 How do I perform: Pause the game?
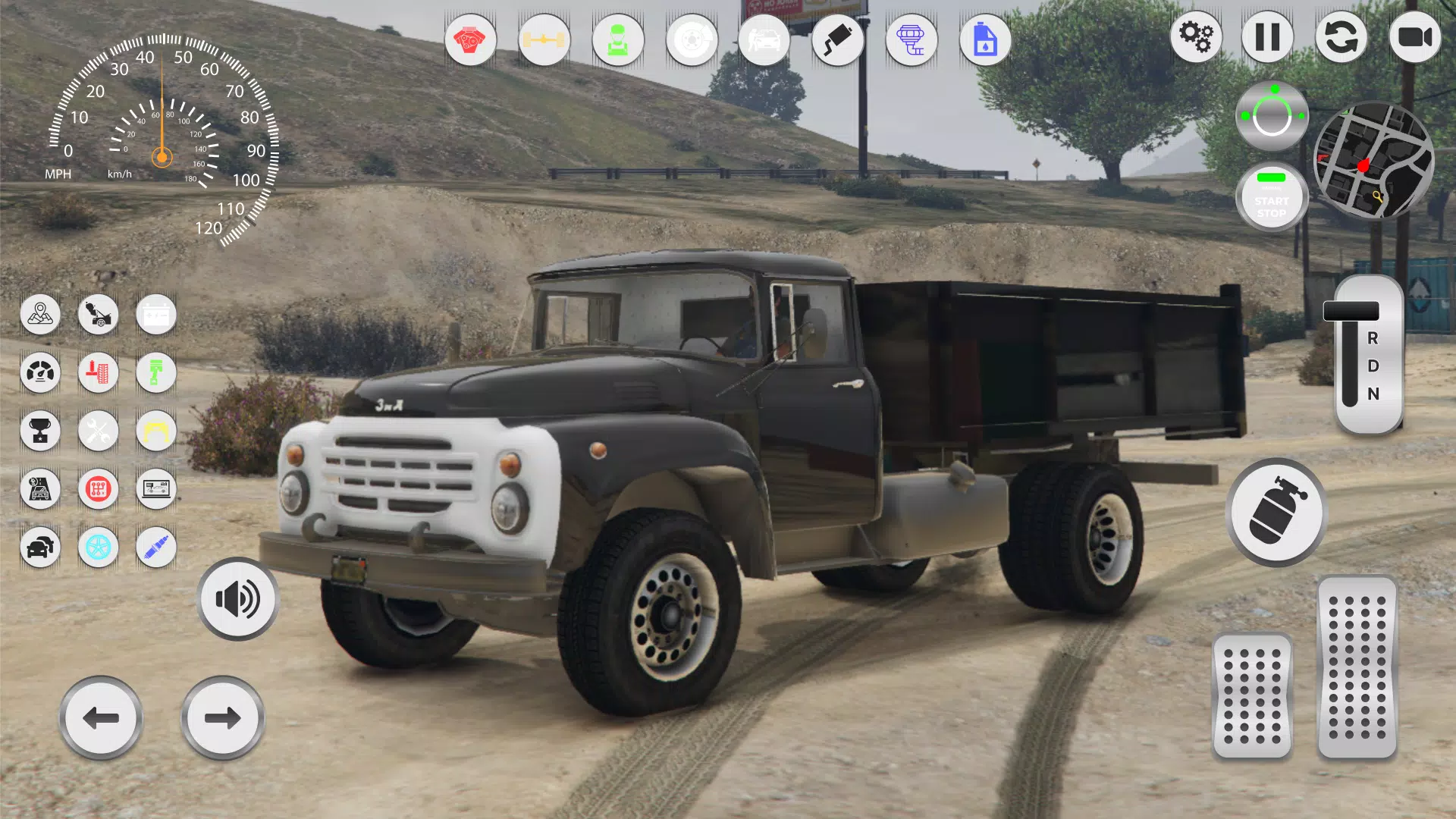(1268, 36)
